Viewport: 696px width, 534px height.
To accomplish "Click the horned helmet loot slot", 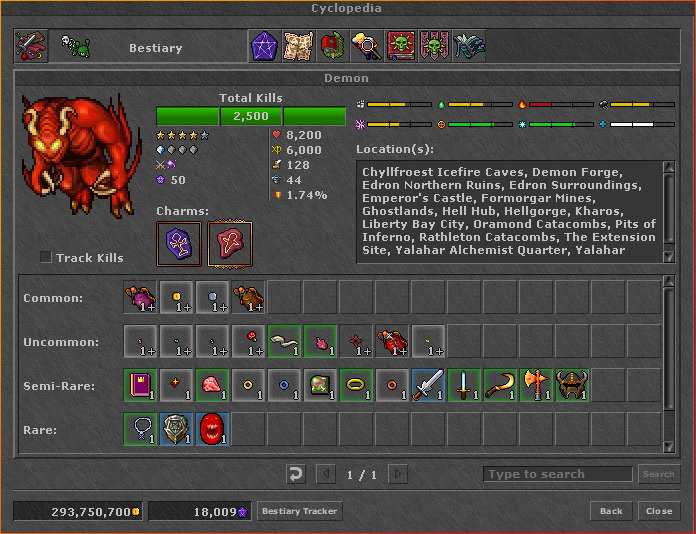I will pyautogui.click(x=572, y=385).
